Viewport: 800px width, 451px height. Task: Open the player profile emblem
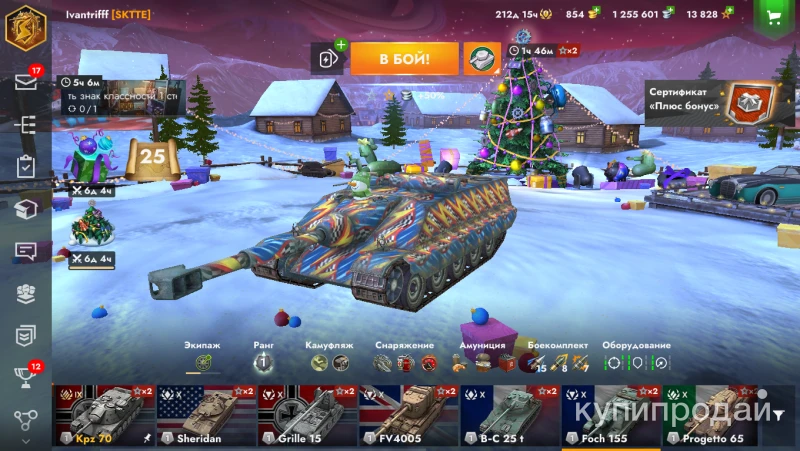26,25
